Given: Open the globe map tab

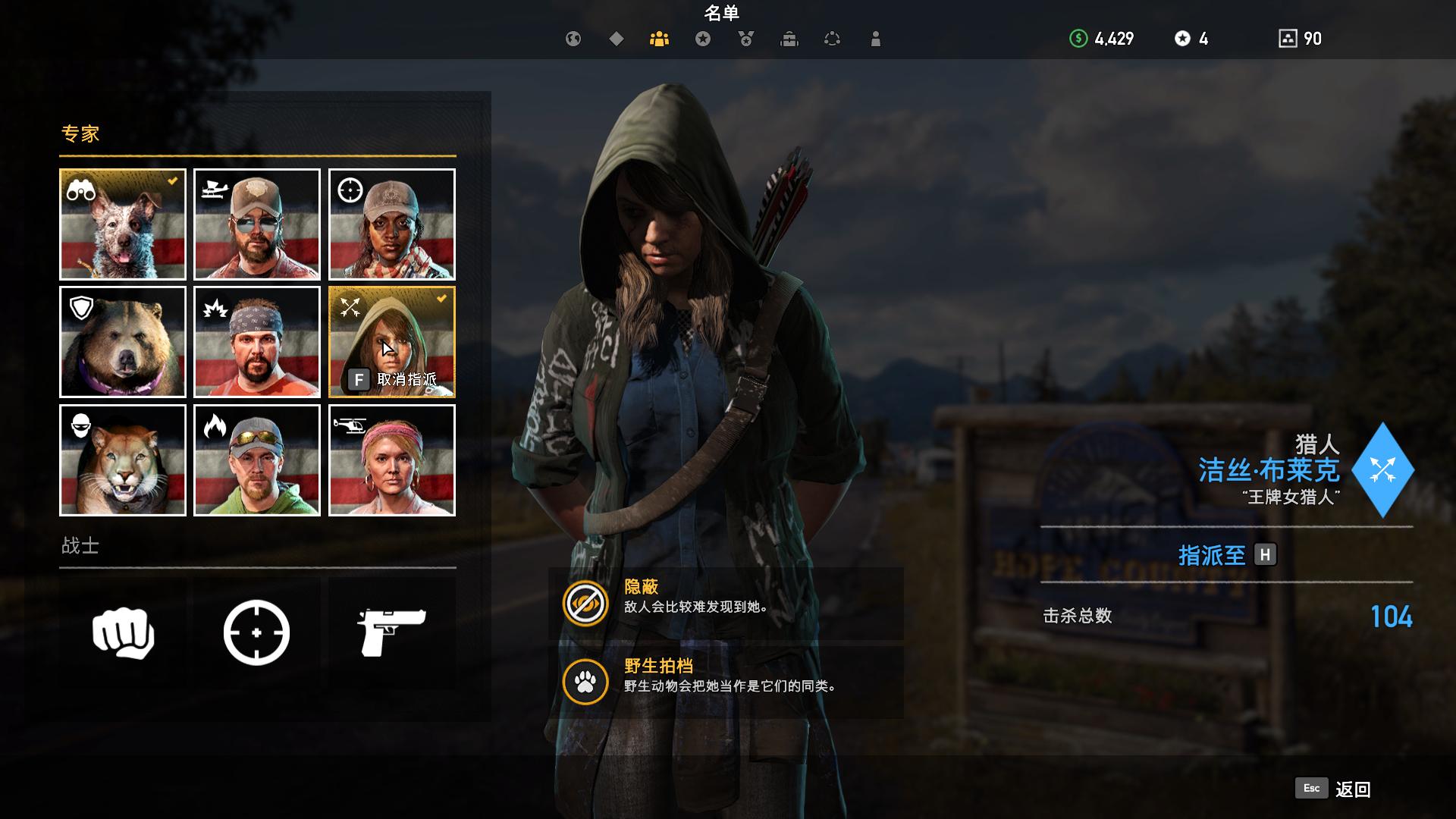Looking at the screenshot, I should [573, 39].
